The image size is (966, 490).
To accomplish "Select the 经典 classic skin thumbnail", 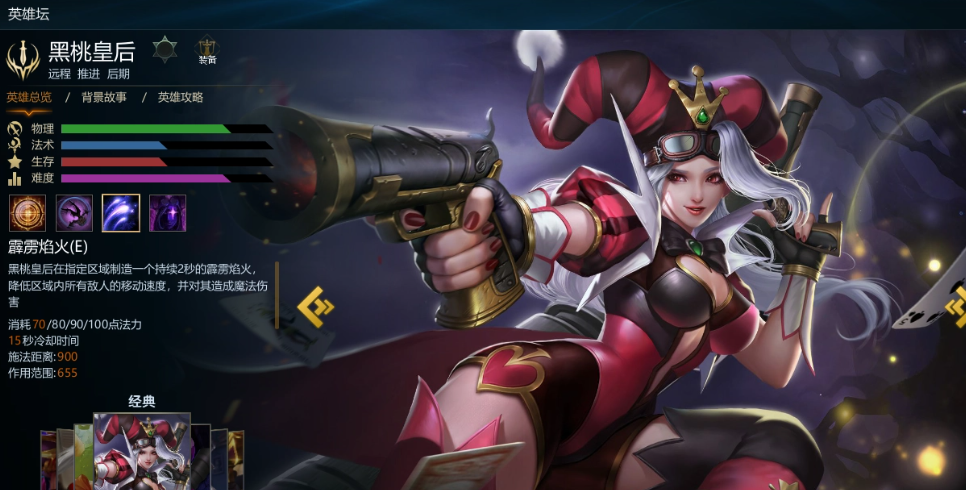I will pos(141,452).
